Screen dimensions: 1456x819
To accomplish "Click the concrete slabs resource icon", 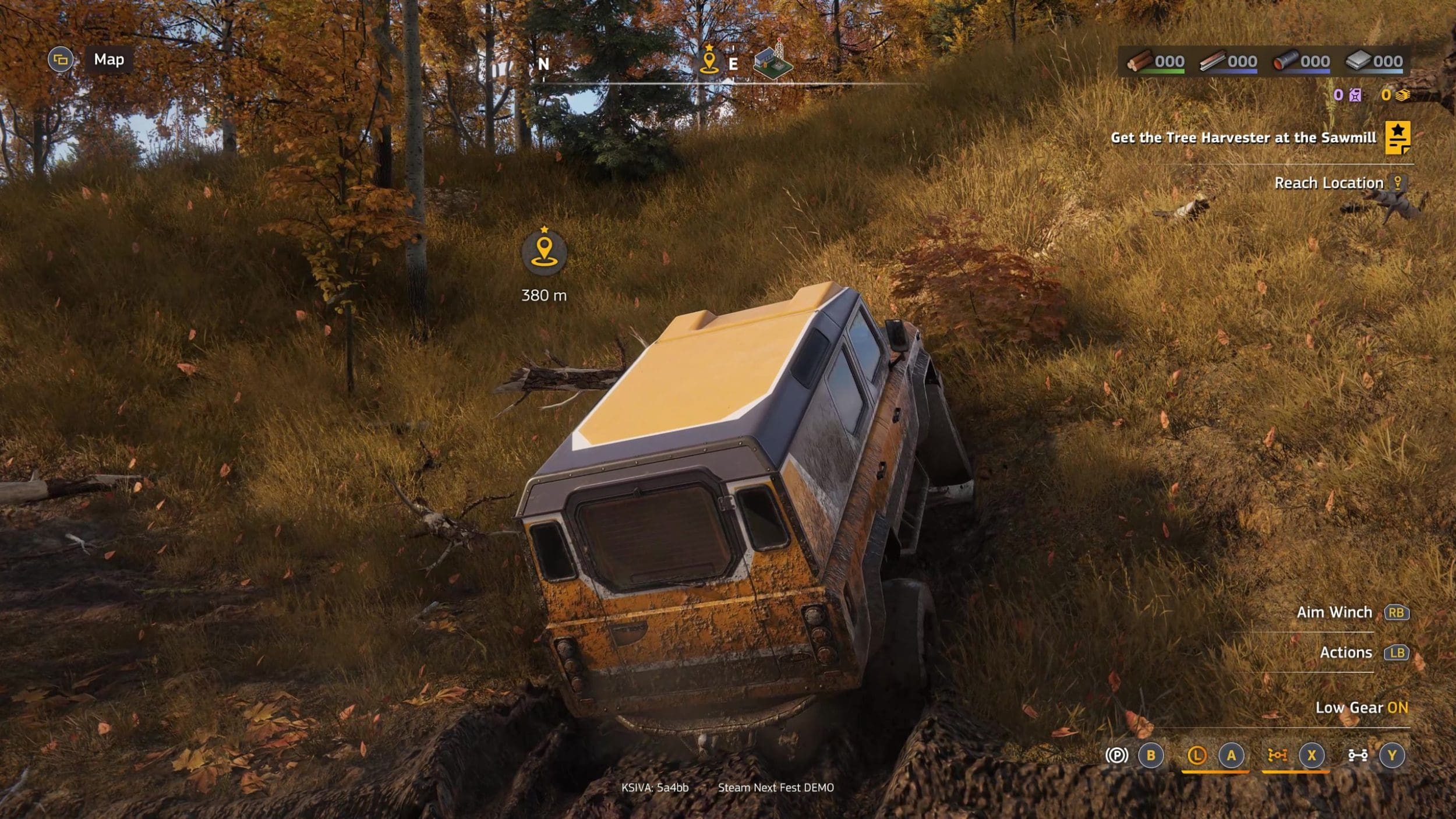I will 1358,61.
